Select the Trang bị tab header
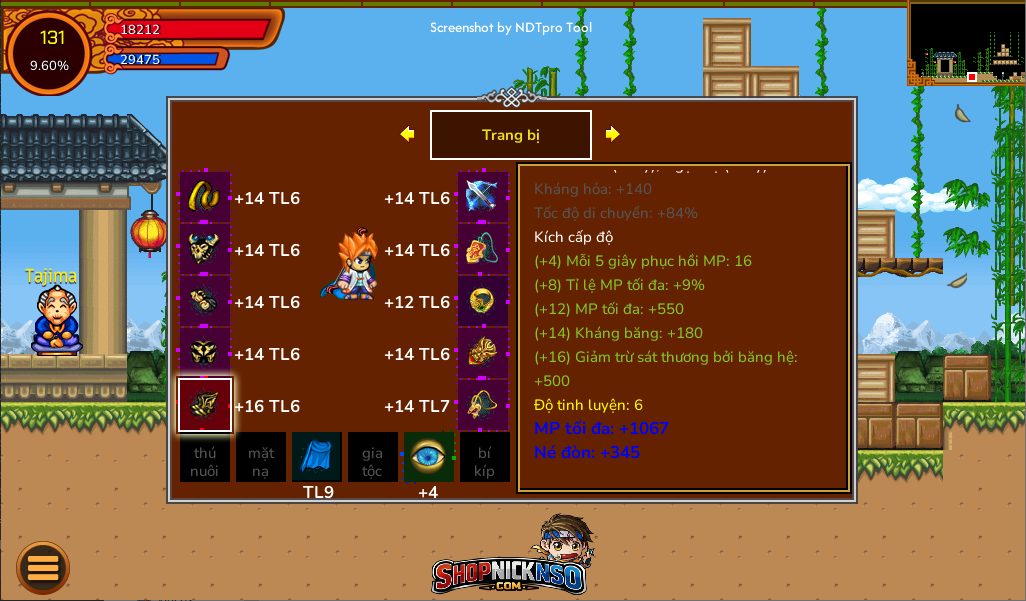The image size is (1026, 601). [x=510, y=135]
